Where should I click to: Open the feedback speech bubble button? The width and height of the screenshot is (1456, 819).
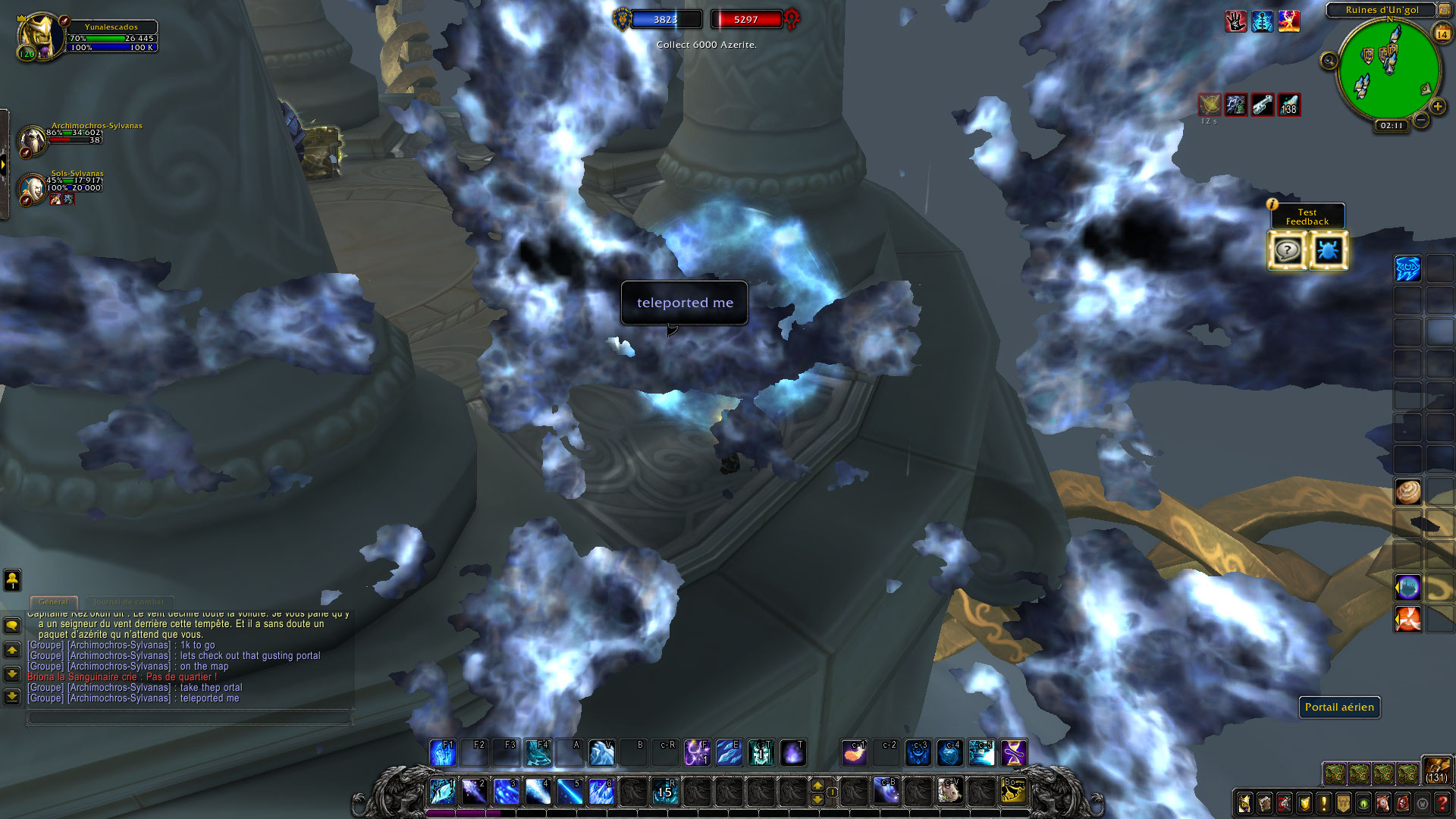tap(1287, 250)
